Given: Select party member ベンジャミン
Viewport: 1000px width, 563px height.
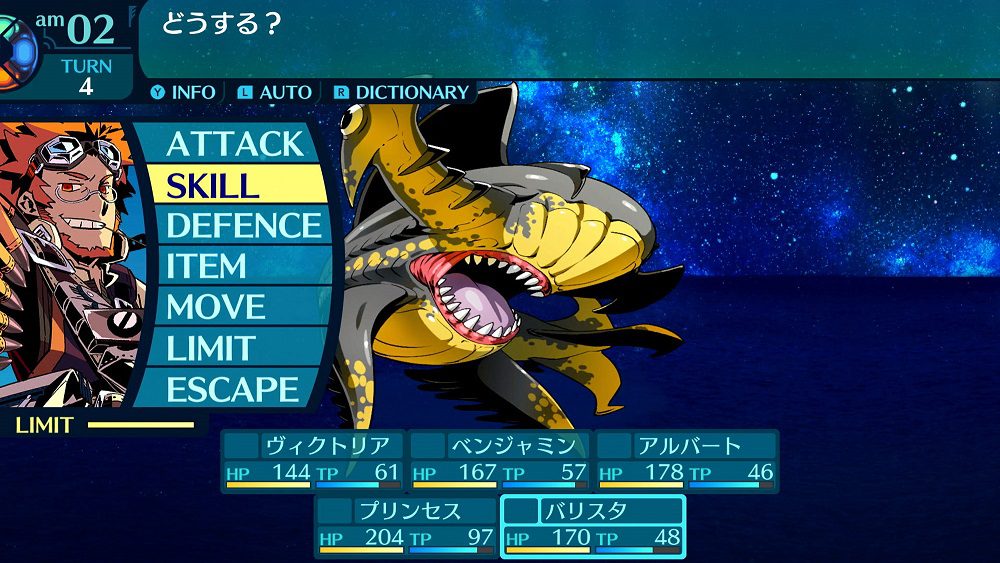Looking at the screenshot, I should 499,459.
